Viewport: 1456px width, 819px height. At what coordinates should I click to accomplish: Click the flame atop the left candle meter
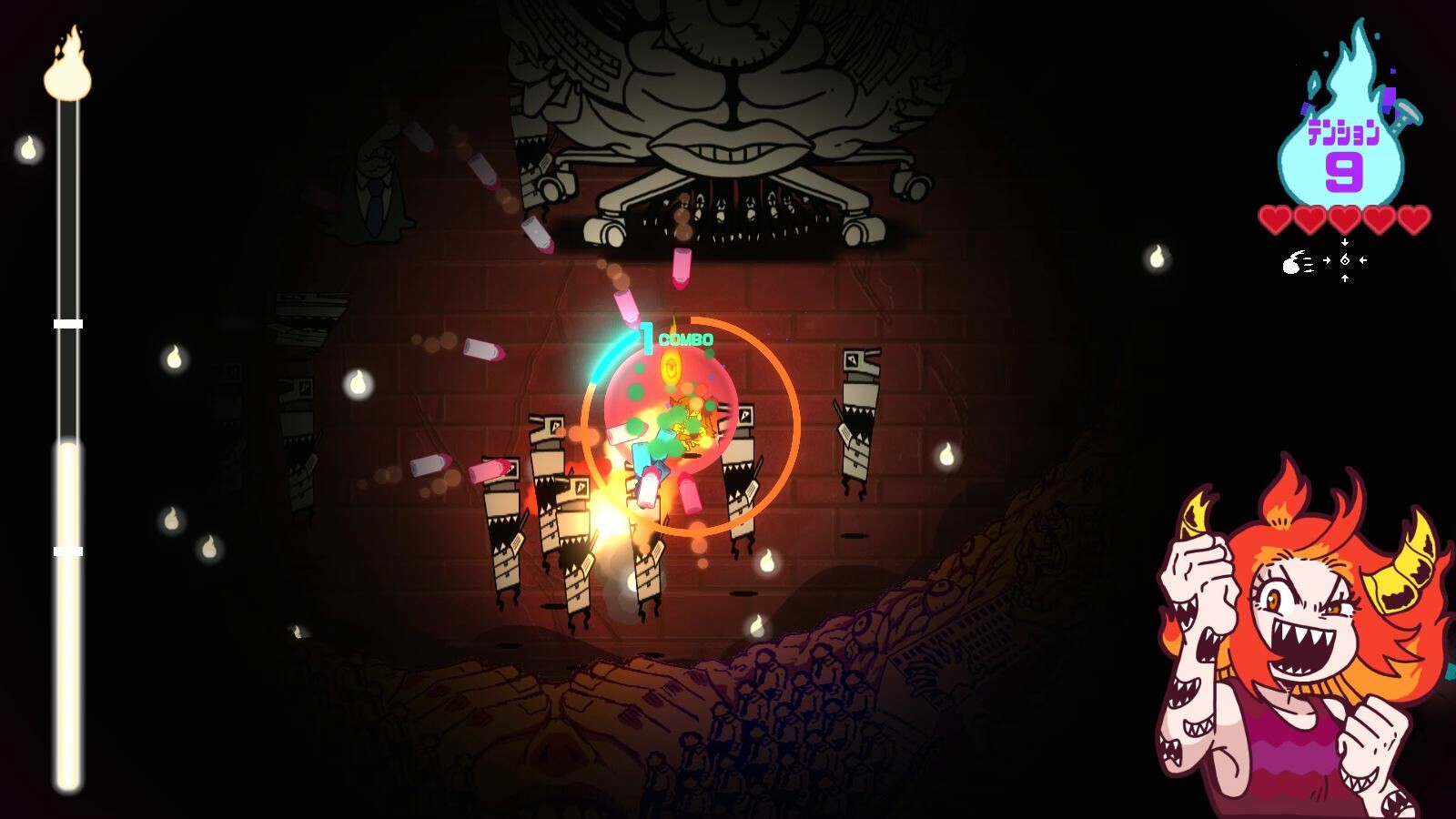(x=68, y=68)
